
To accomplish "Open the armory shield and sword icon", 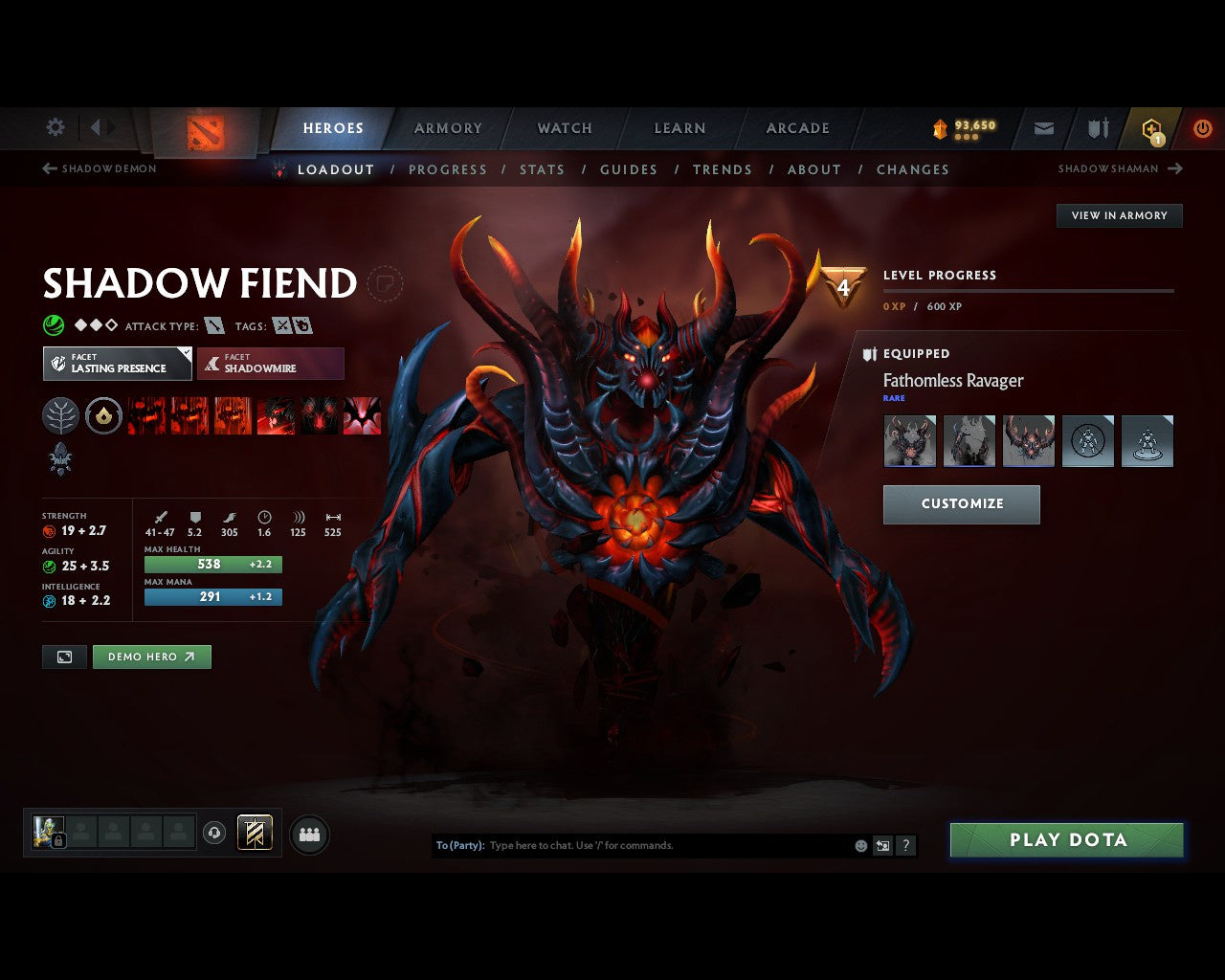I will pyautogui.click(x=1097, y=128).
